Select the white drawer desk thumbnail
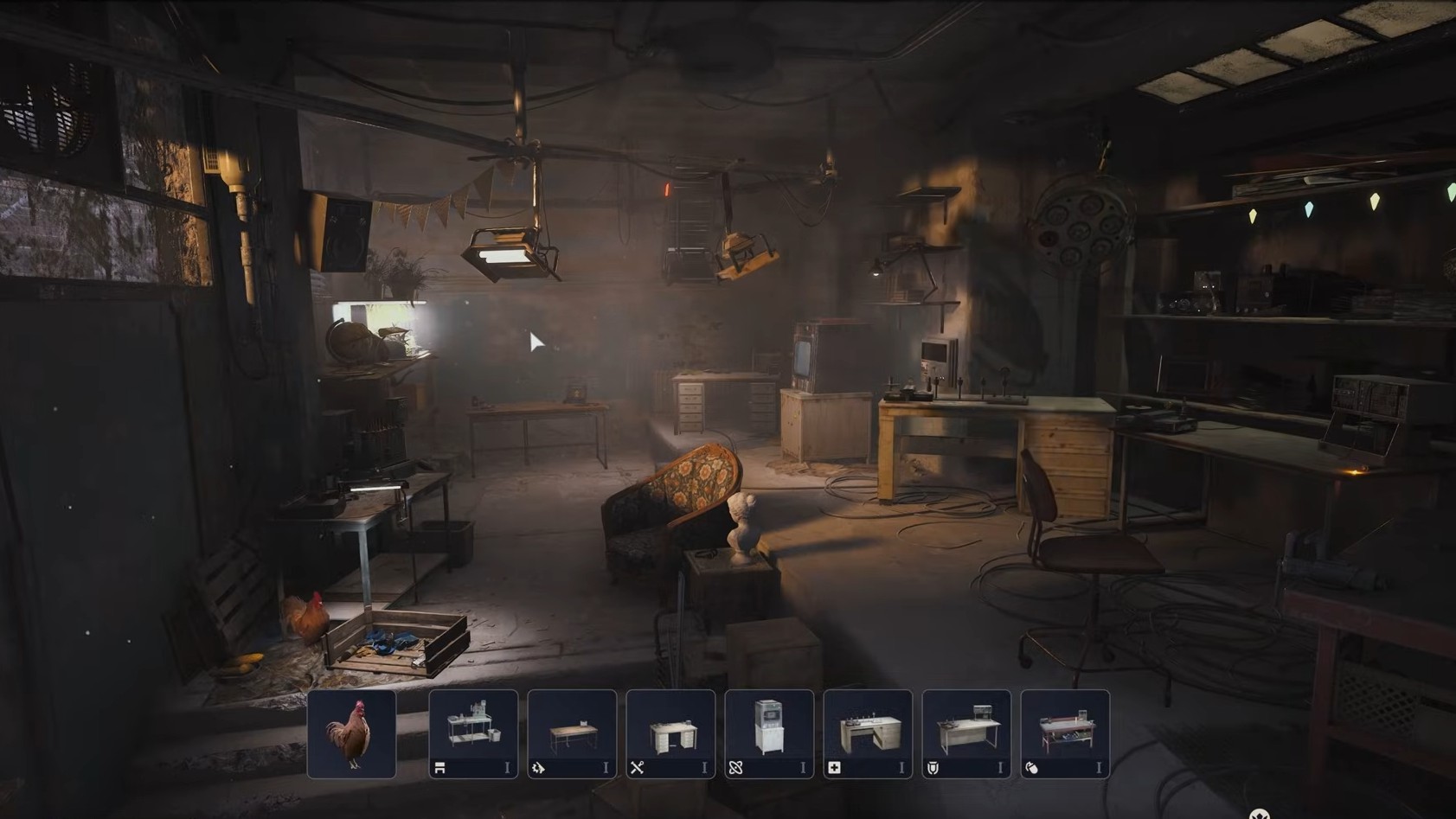The height and width of the screenshot is (819, 1456). [670, 731]
